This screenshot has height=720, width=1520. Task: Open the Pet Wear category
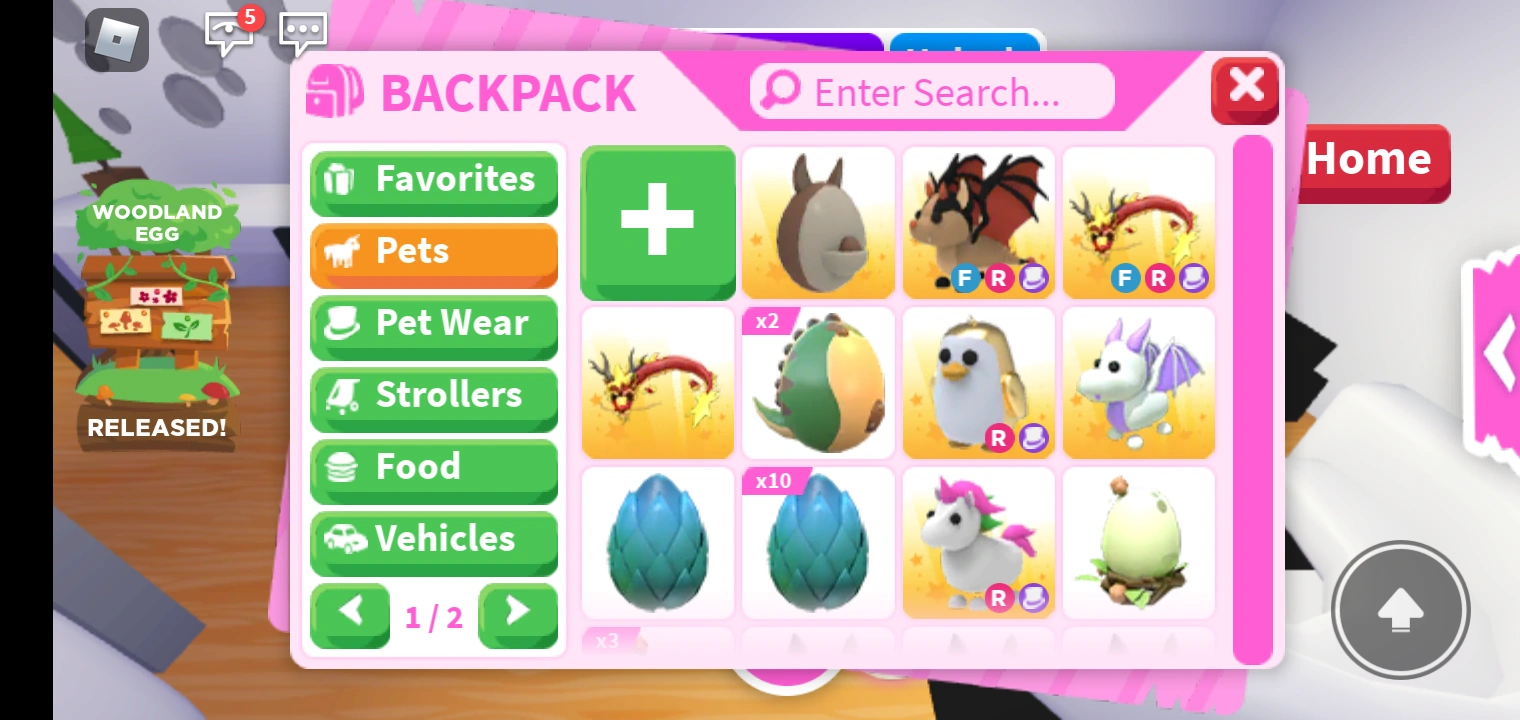(433, 323)
